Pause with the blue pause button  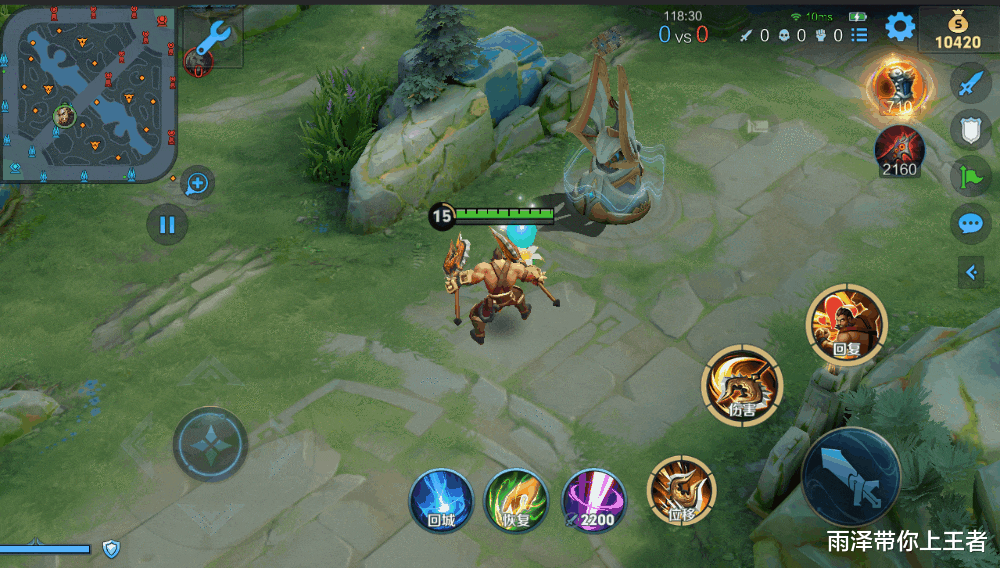point(167,224)
